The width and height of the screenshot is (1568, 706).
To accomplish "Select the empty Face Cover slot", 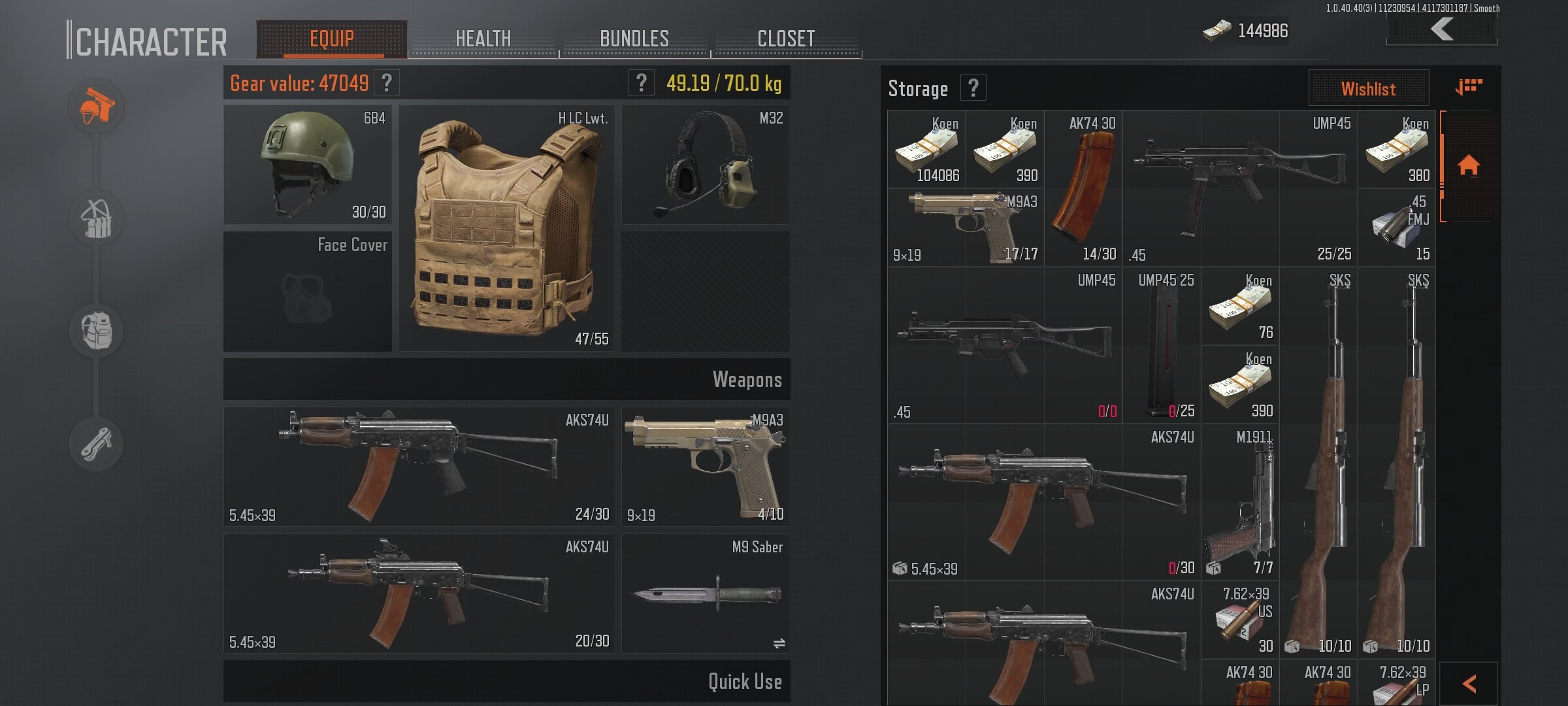I will click(308, 292).
